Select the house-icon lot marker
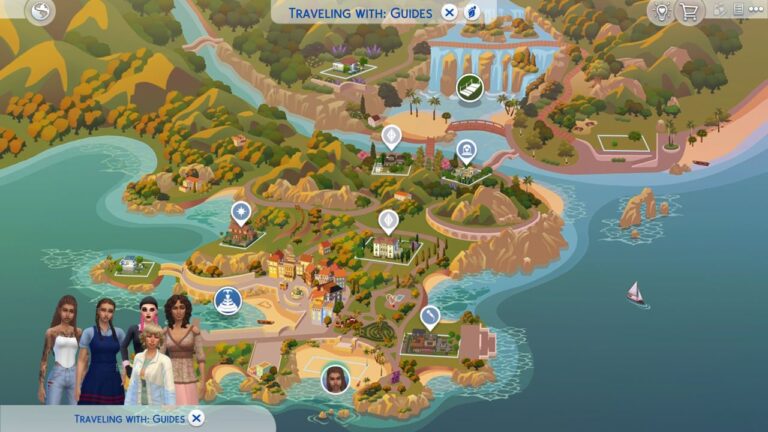The width and height of the screenshot is (768, 432). [465, 152]
